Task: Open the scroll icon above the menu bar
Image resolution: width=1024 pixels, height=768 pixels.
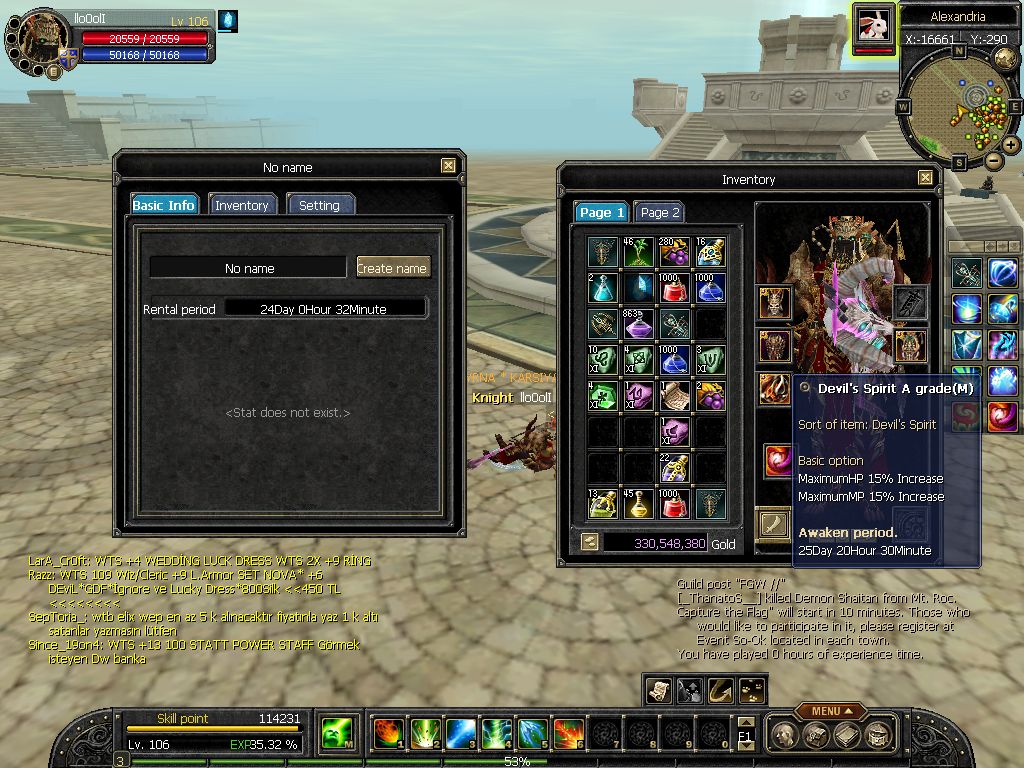Action: [x=659, y=690]
